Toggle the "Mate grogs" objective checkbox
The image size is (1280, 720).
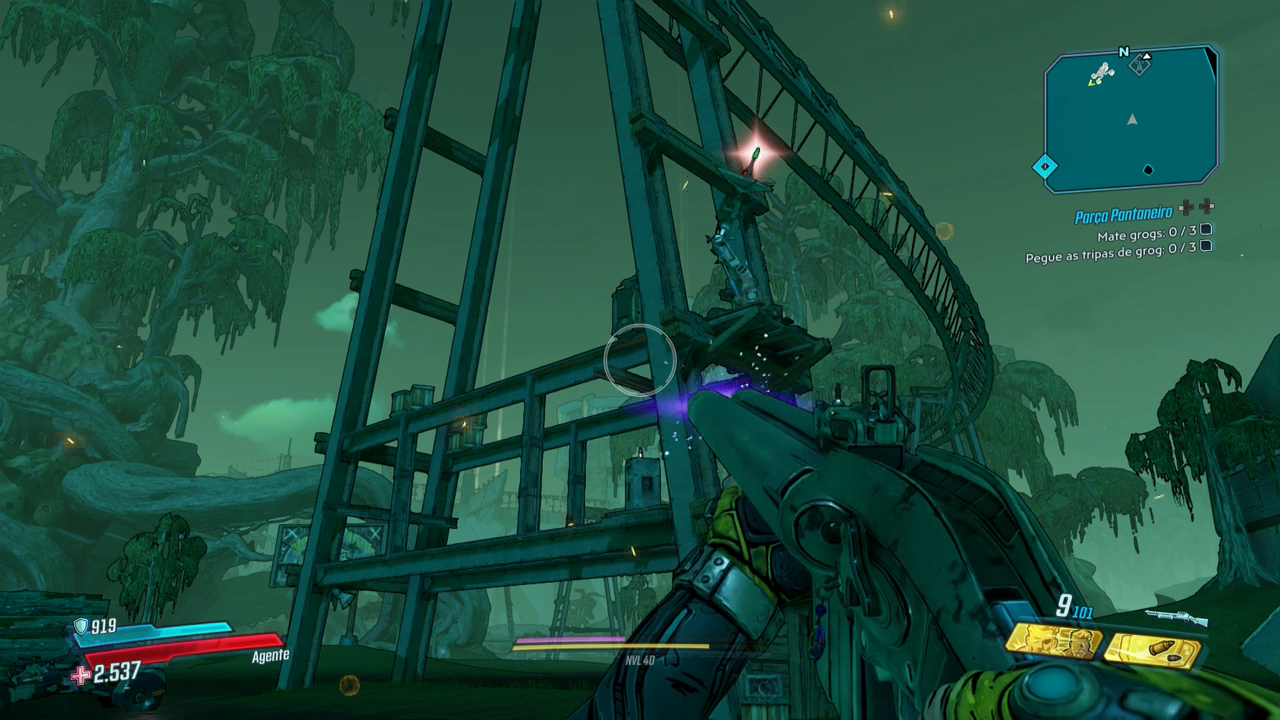tap(1206, 230)
